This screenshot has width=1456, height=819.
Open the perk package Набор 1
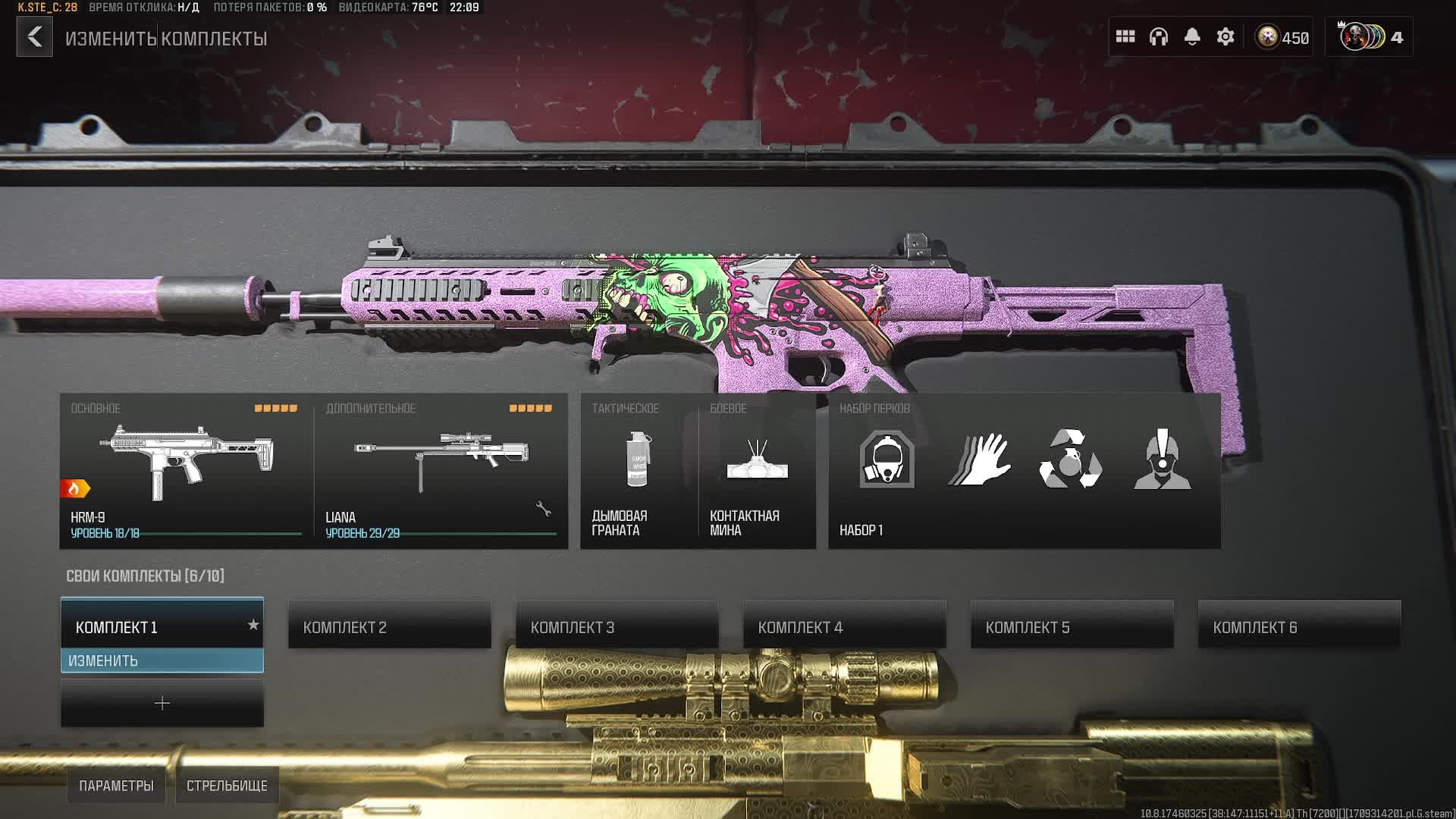coord(1024,470)
